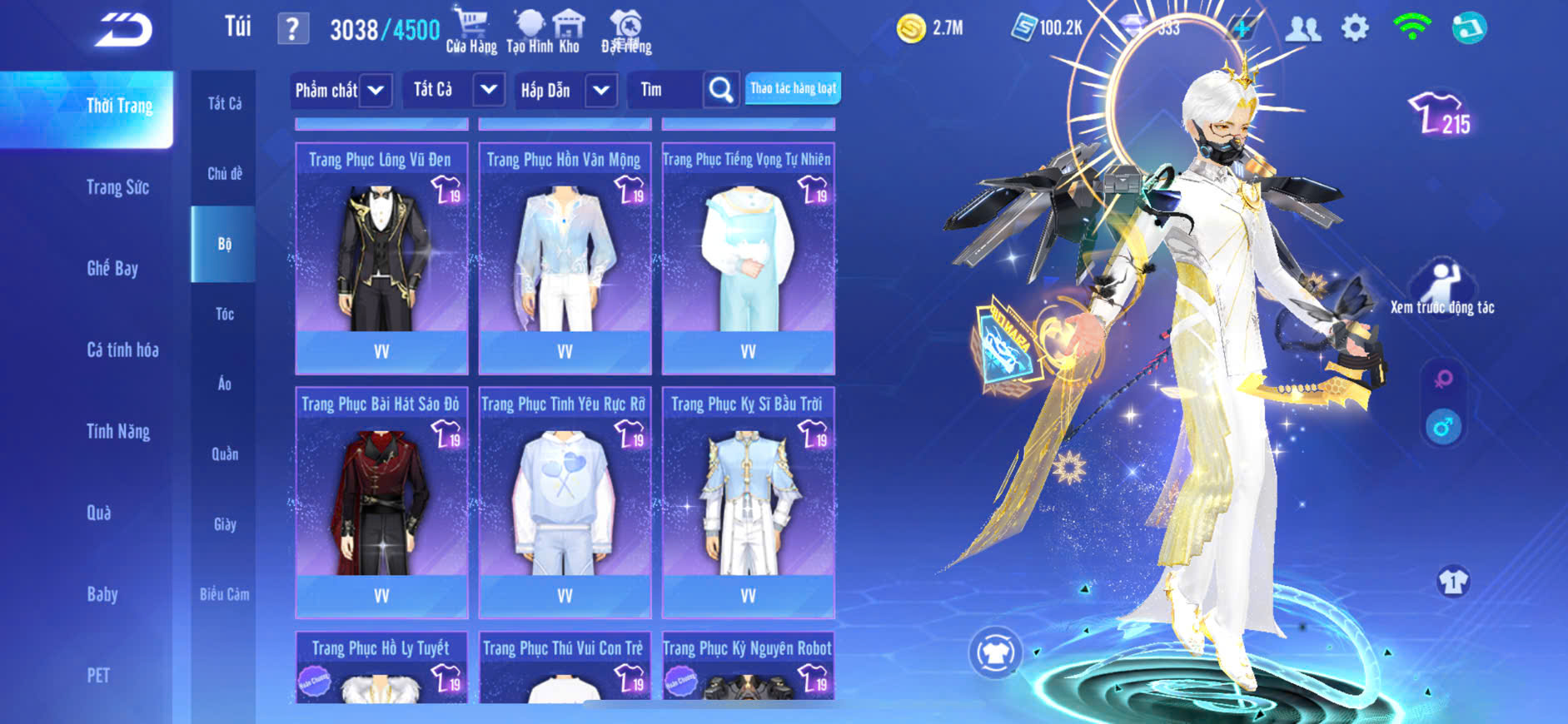Open Cửa Hàng shop

471,32
